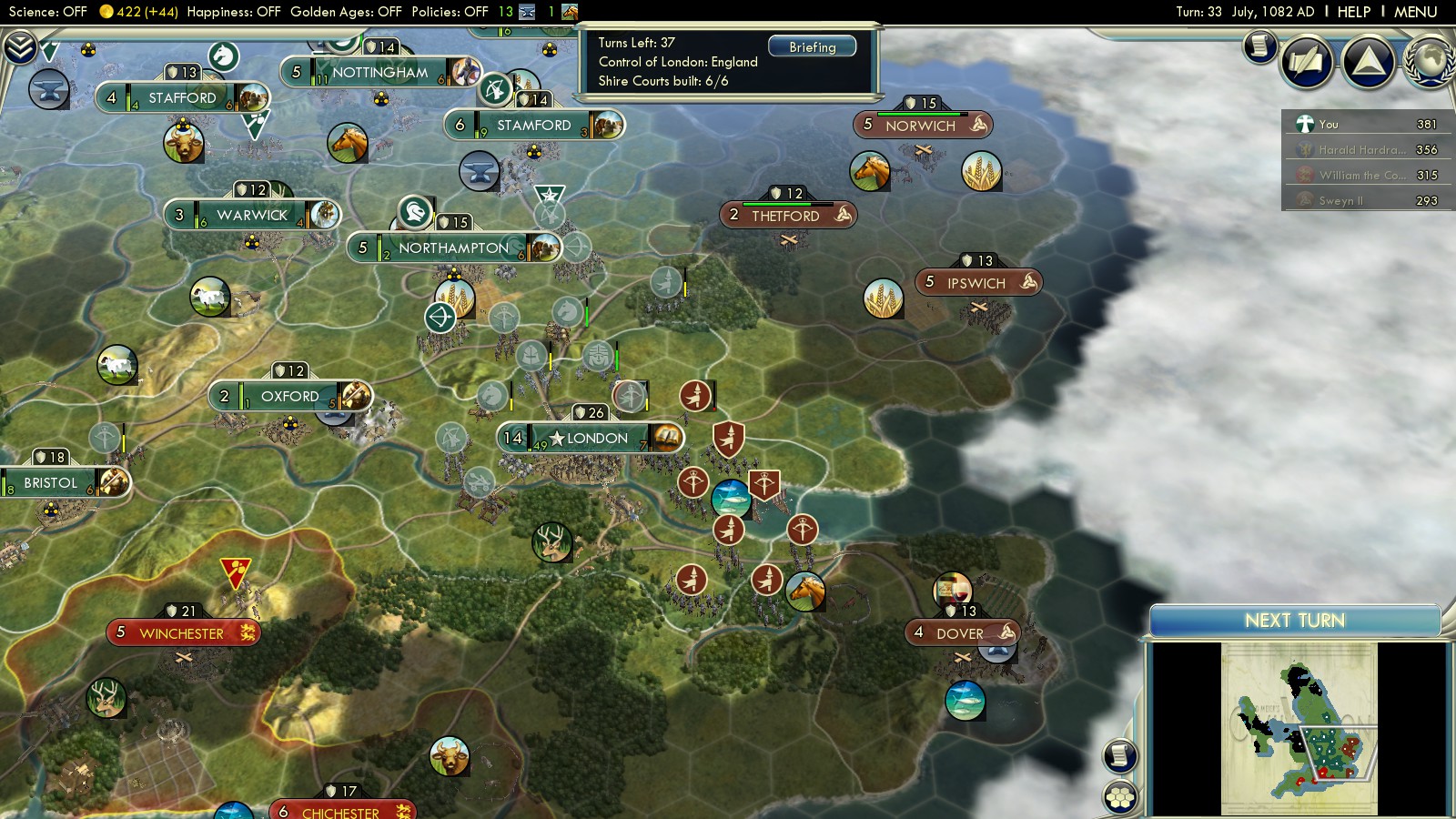The width and height of the screenshot is (1456, 819).
Task: Open the Nottingham city banner
Action: 379,73
